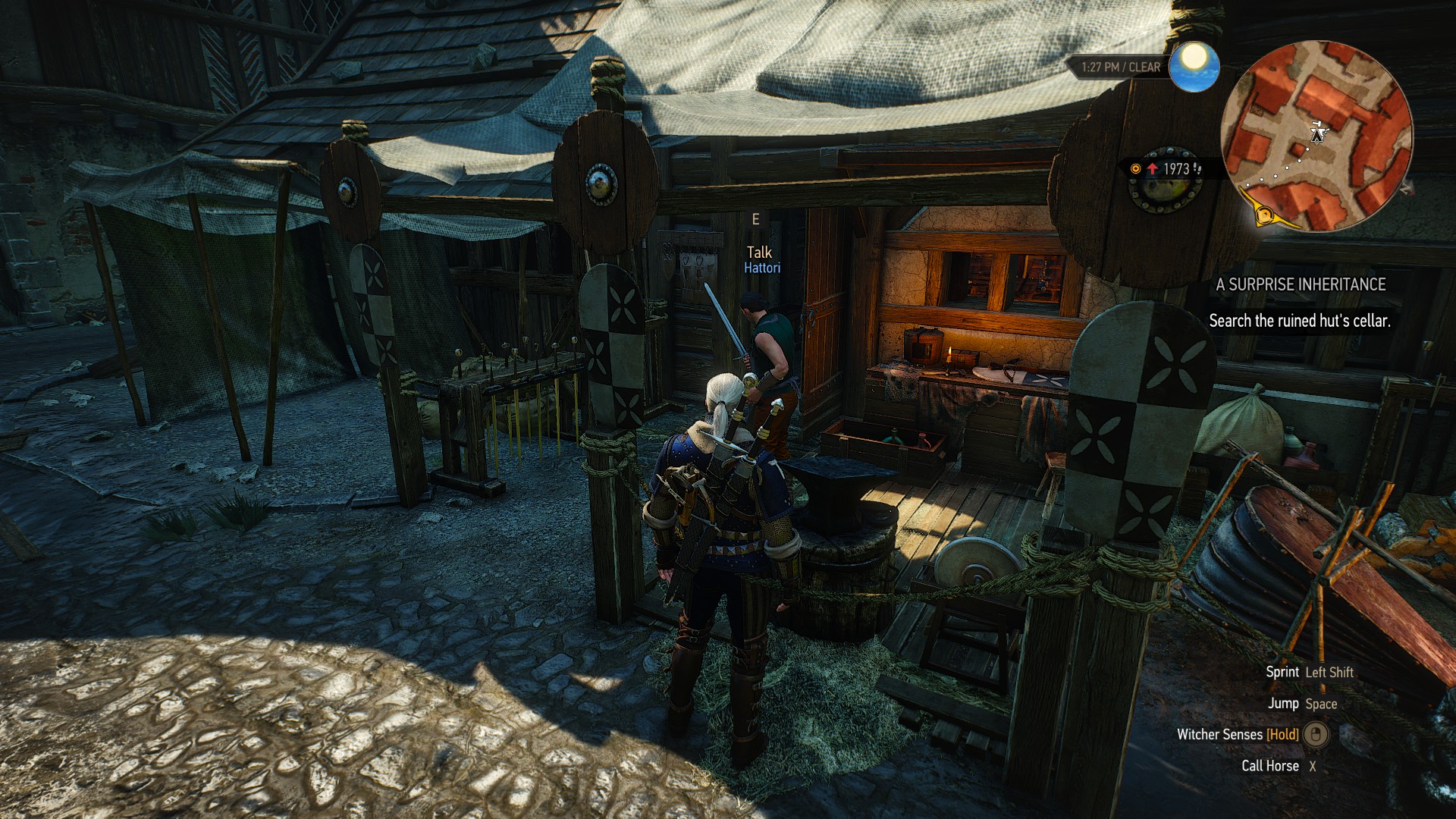Select the sun weather icon
The width and height of the screenshot is (1456, 819).
coord(1194,66)
